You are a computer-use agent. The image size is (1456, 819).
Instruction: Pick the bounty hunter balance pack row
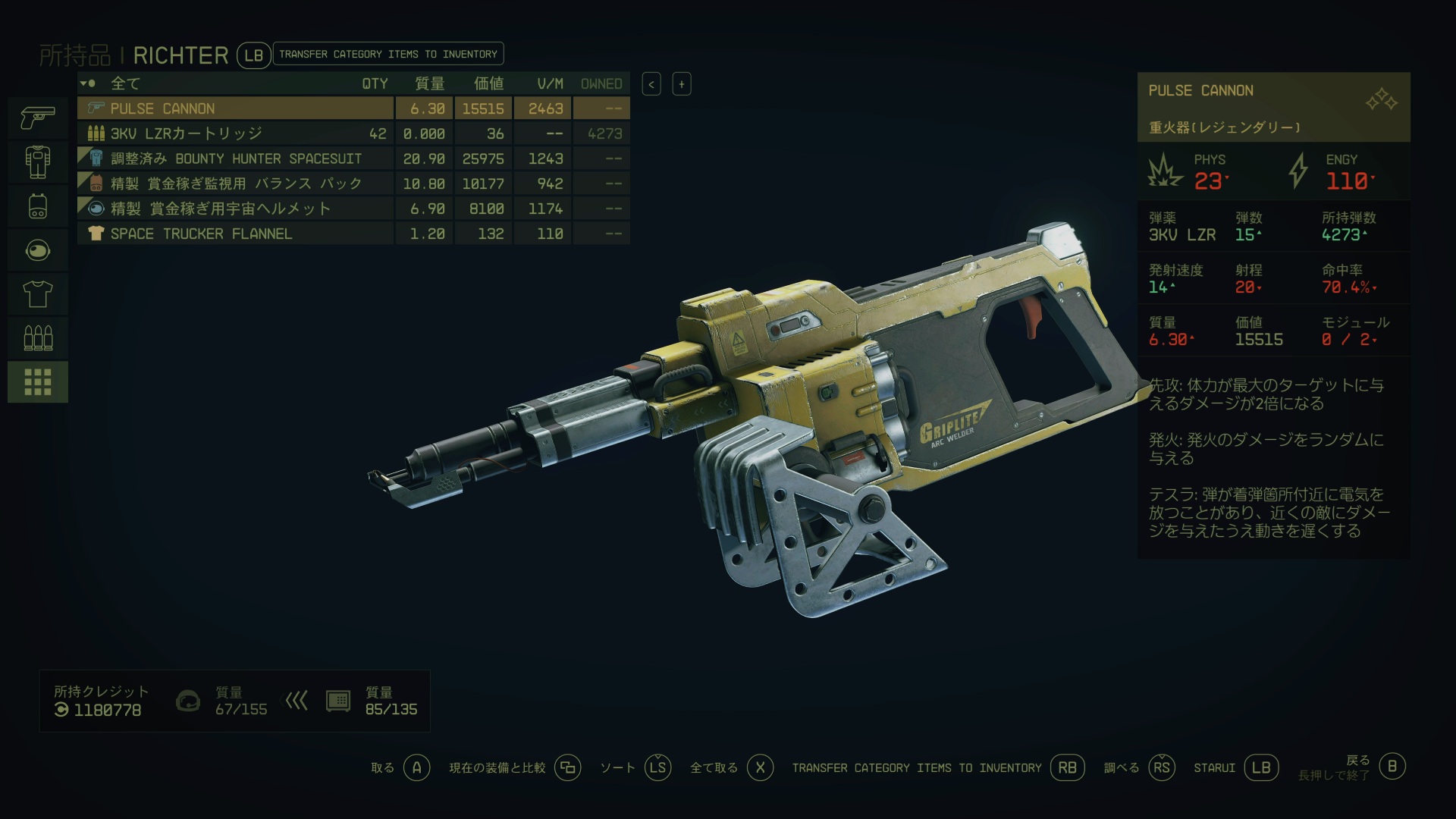pyautogui.click(x=235, y=184)
